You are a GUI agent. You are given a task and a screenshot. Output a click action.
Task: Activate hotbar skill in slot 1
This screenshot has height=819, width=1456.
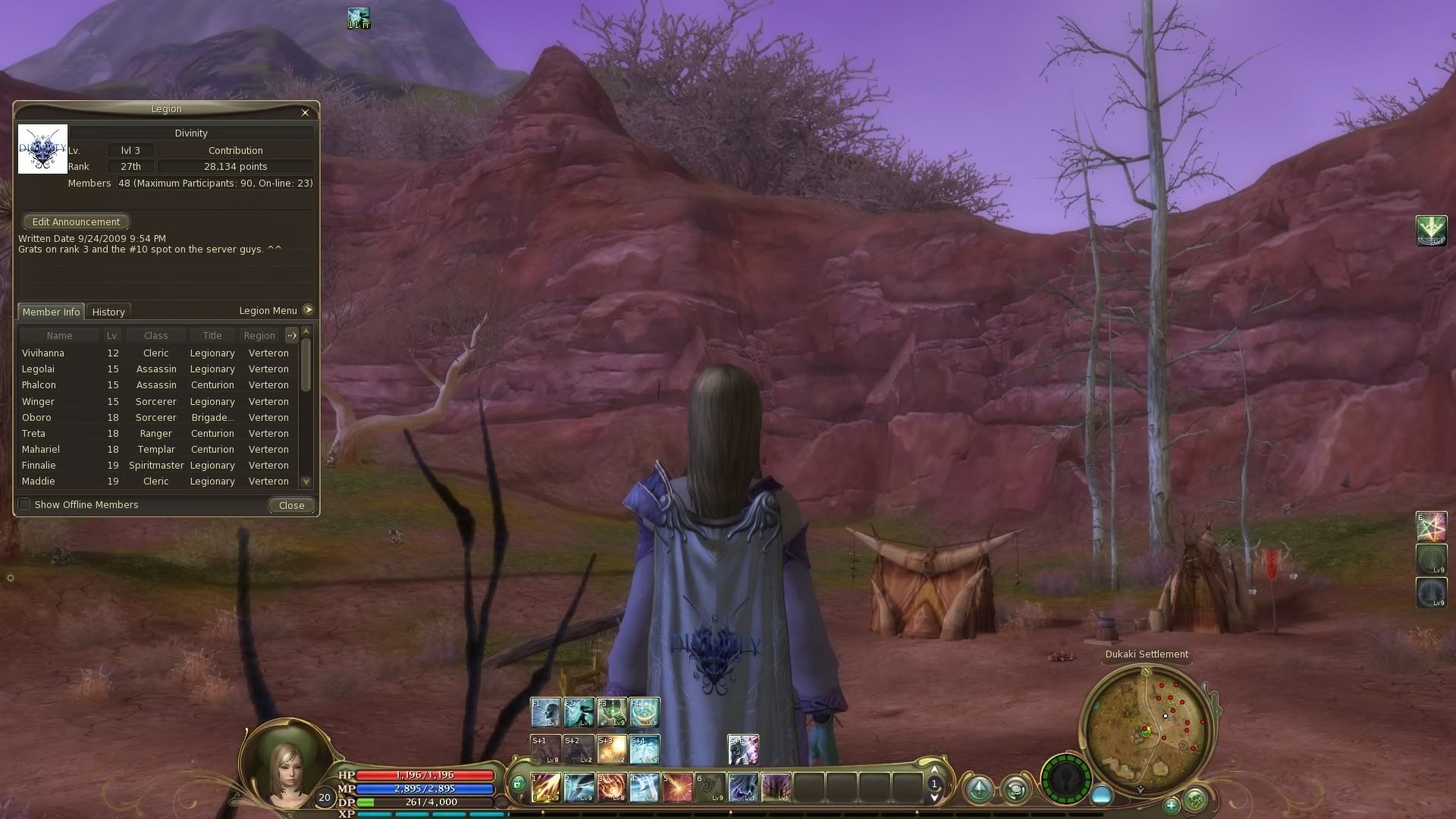(546, 787)
